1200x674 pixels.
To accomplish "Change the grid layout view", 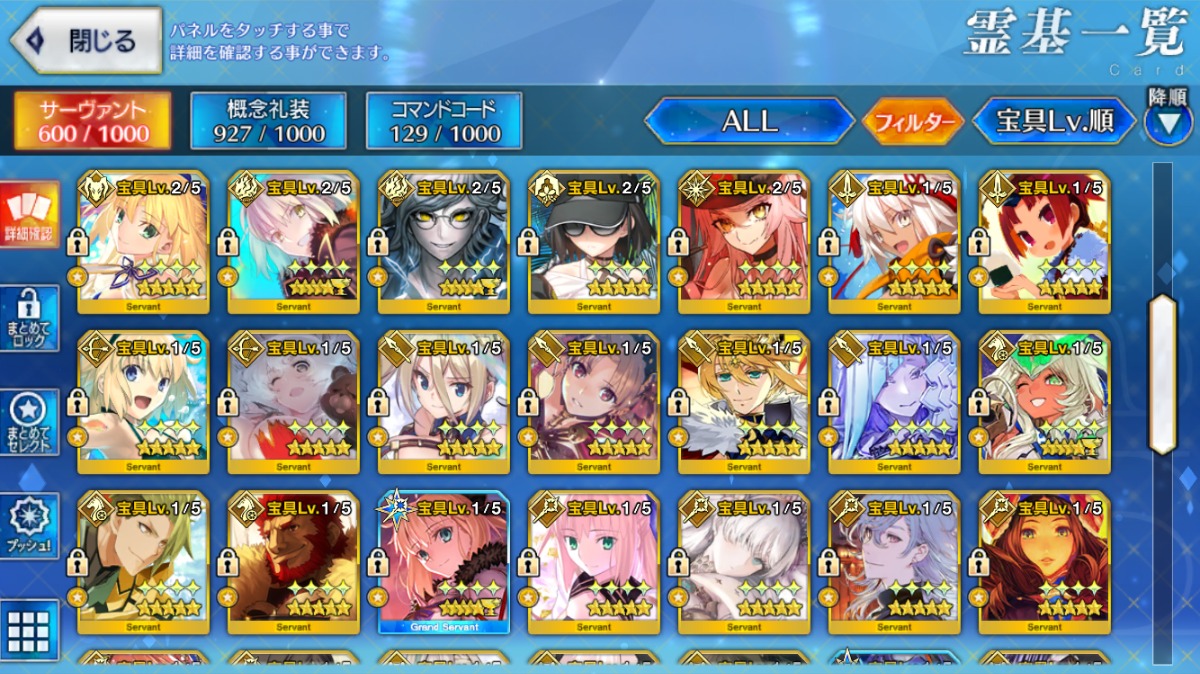I will 29,630.
